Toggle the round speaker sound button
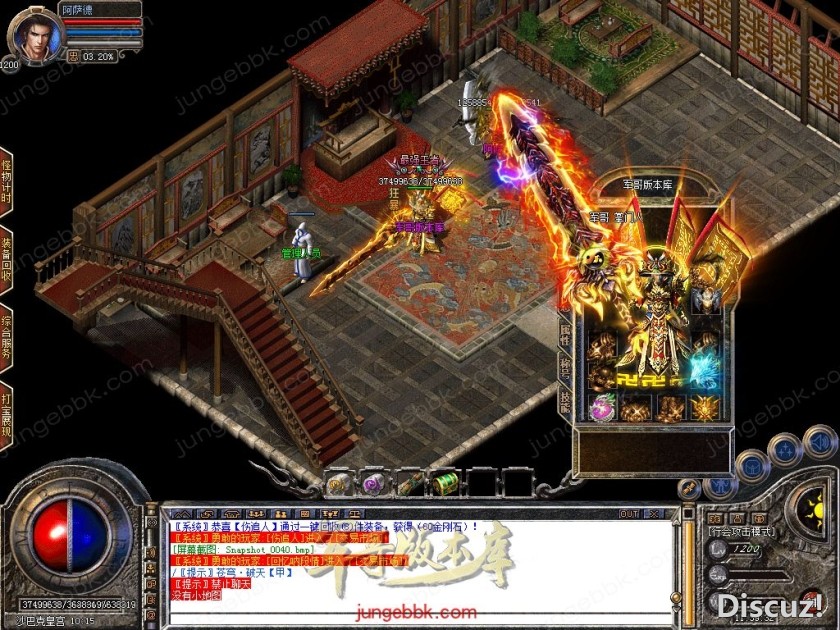 820,440
